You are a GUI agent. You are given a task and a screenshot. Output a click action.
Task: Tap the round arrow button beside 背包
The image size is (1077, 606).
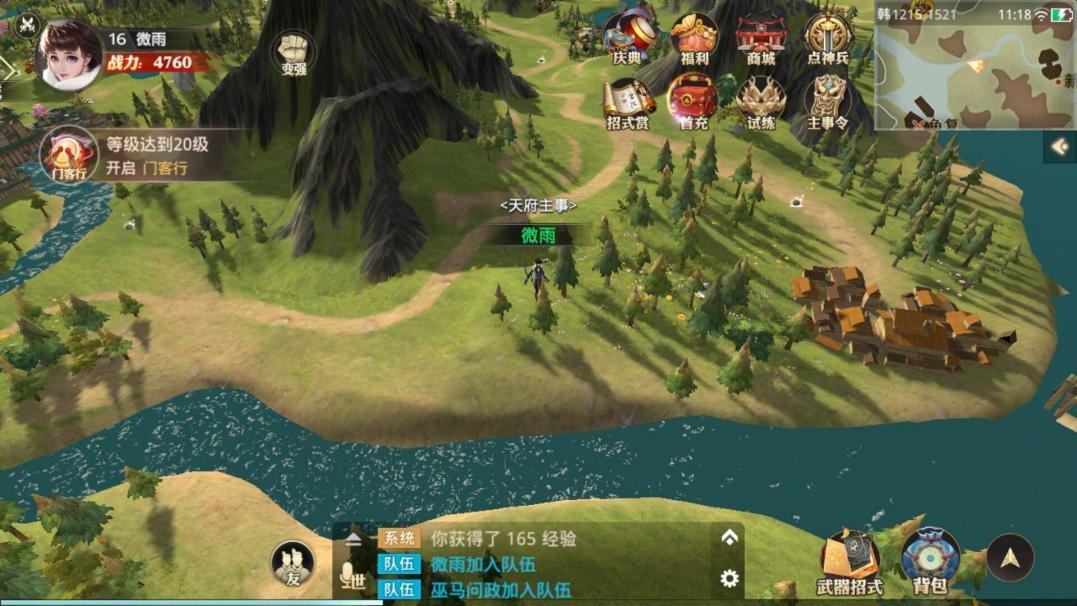point(1010,558)
